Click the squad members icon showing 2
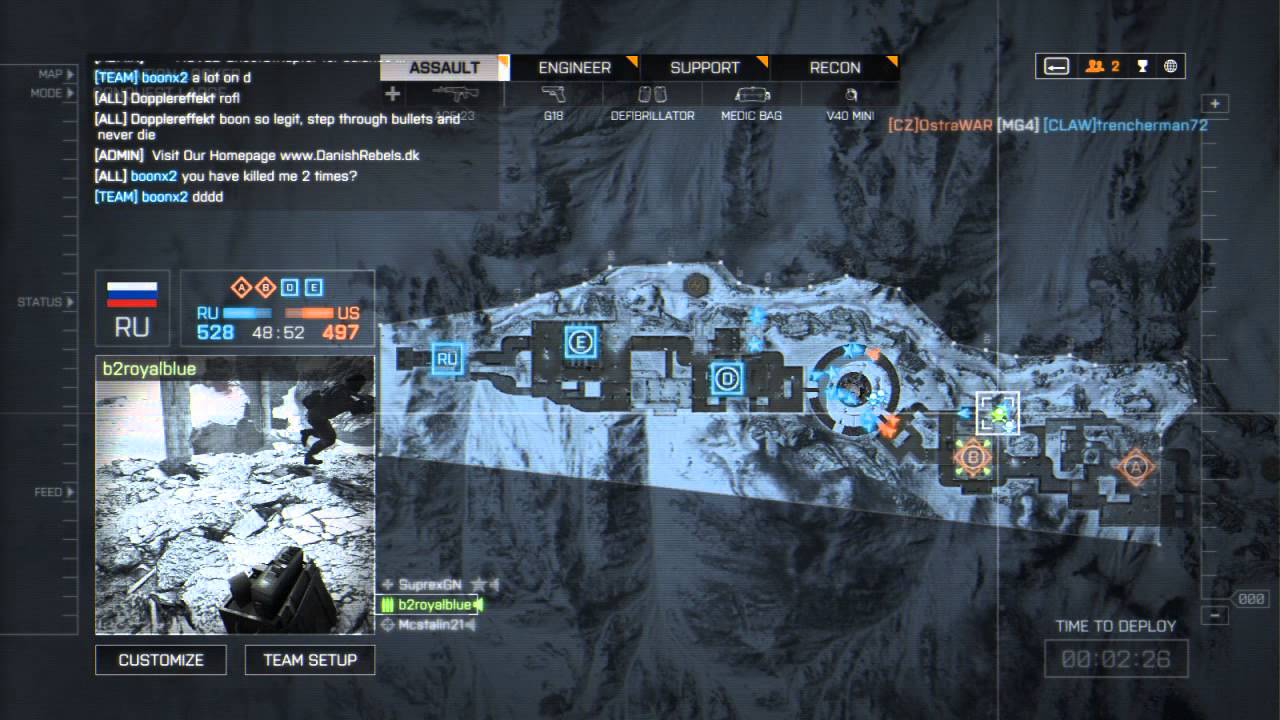 1101,67
